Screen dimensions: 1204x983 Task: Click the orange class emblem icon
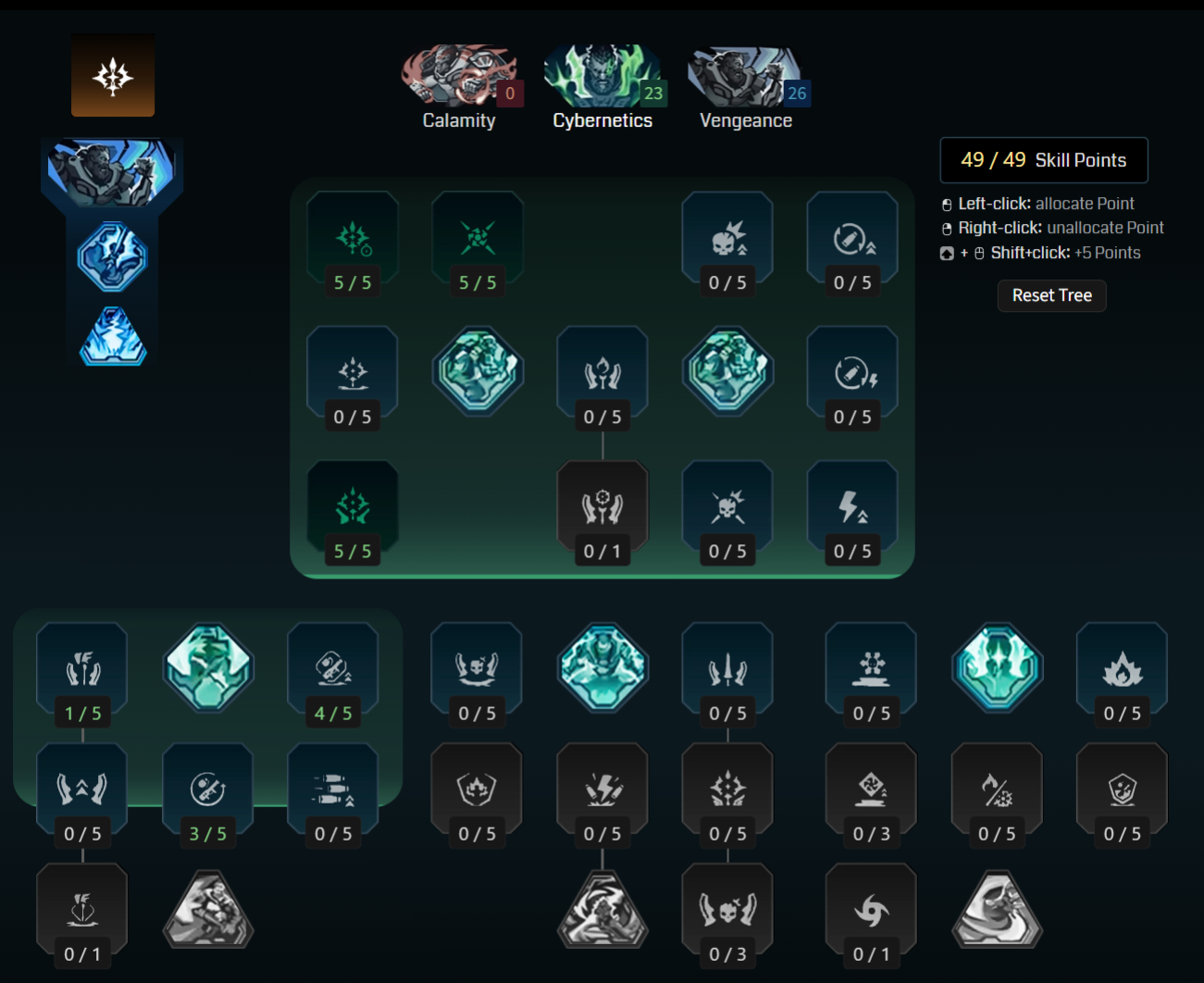[x=113, y=75]
